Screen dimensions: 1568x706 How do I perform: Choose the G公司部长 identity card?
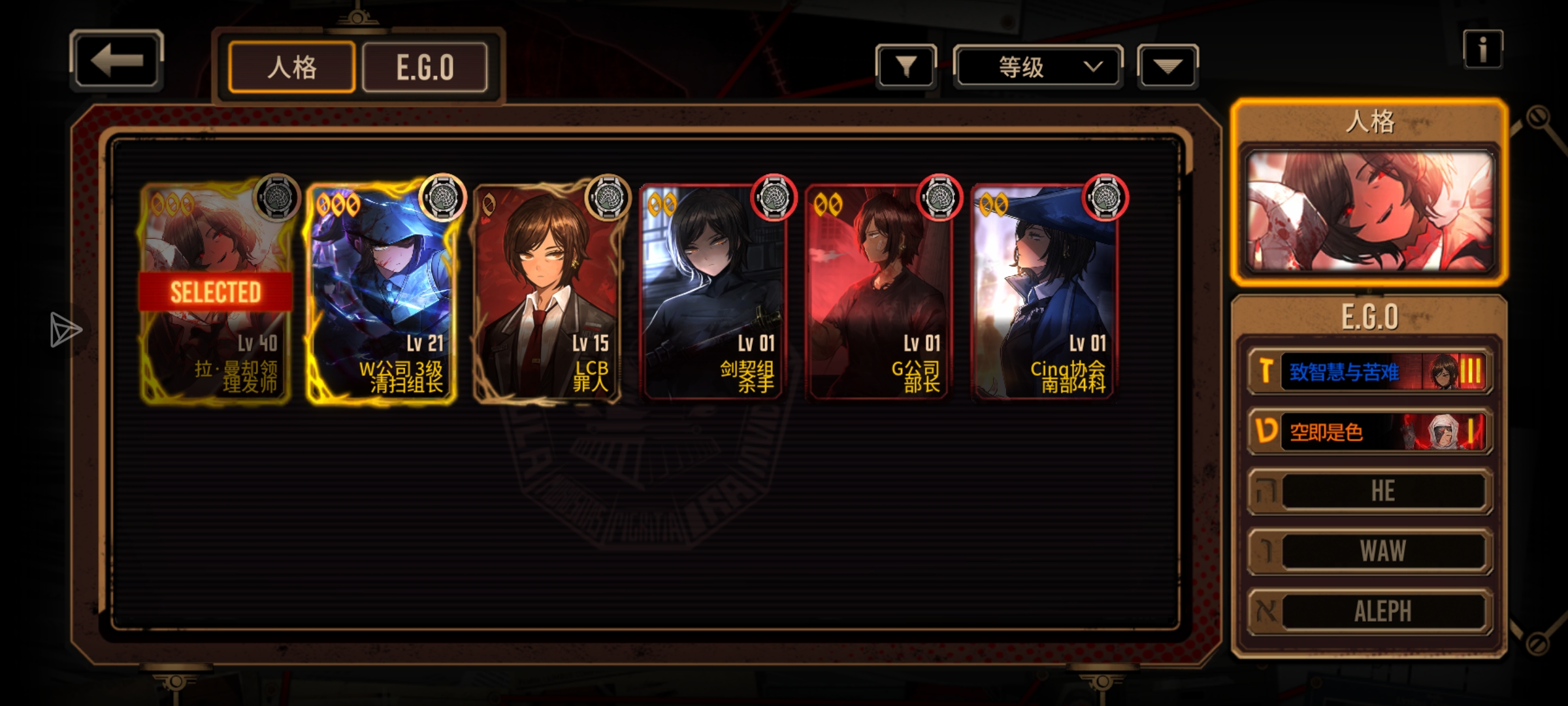879,292
